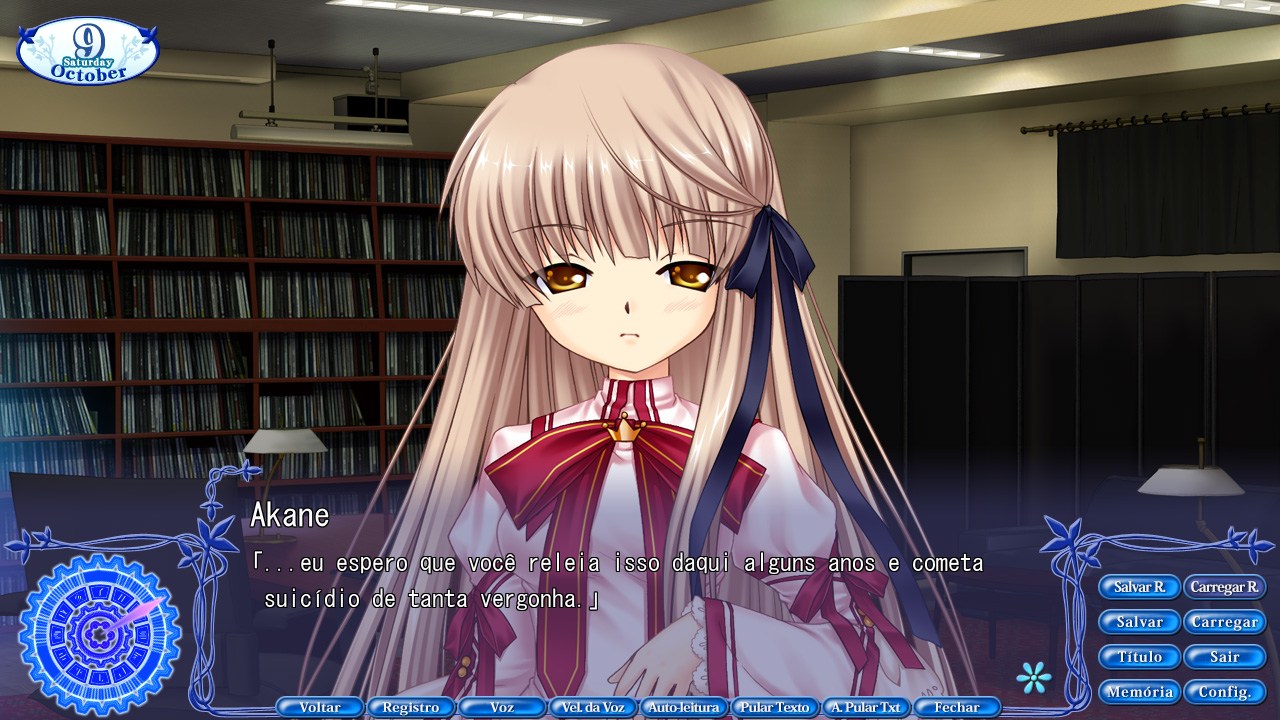Replay the voice line with Voz
This screenshot has width=1280, height=720.
501,706
